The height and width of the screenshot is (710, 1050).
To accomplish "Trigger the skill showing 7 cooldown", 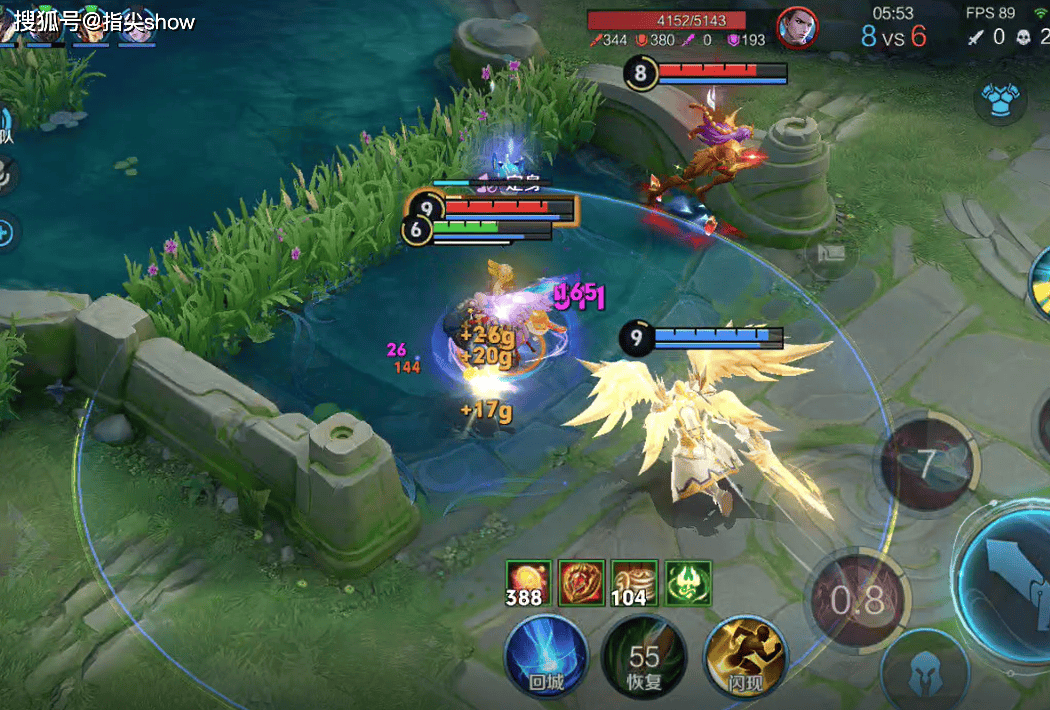I will point(926,464).
